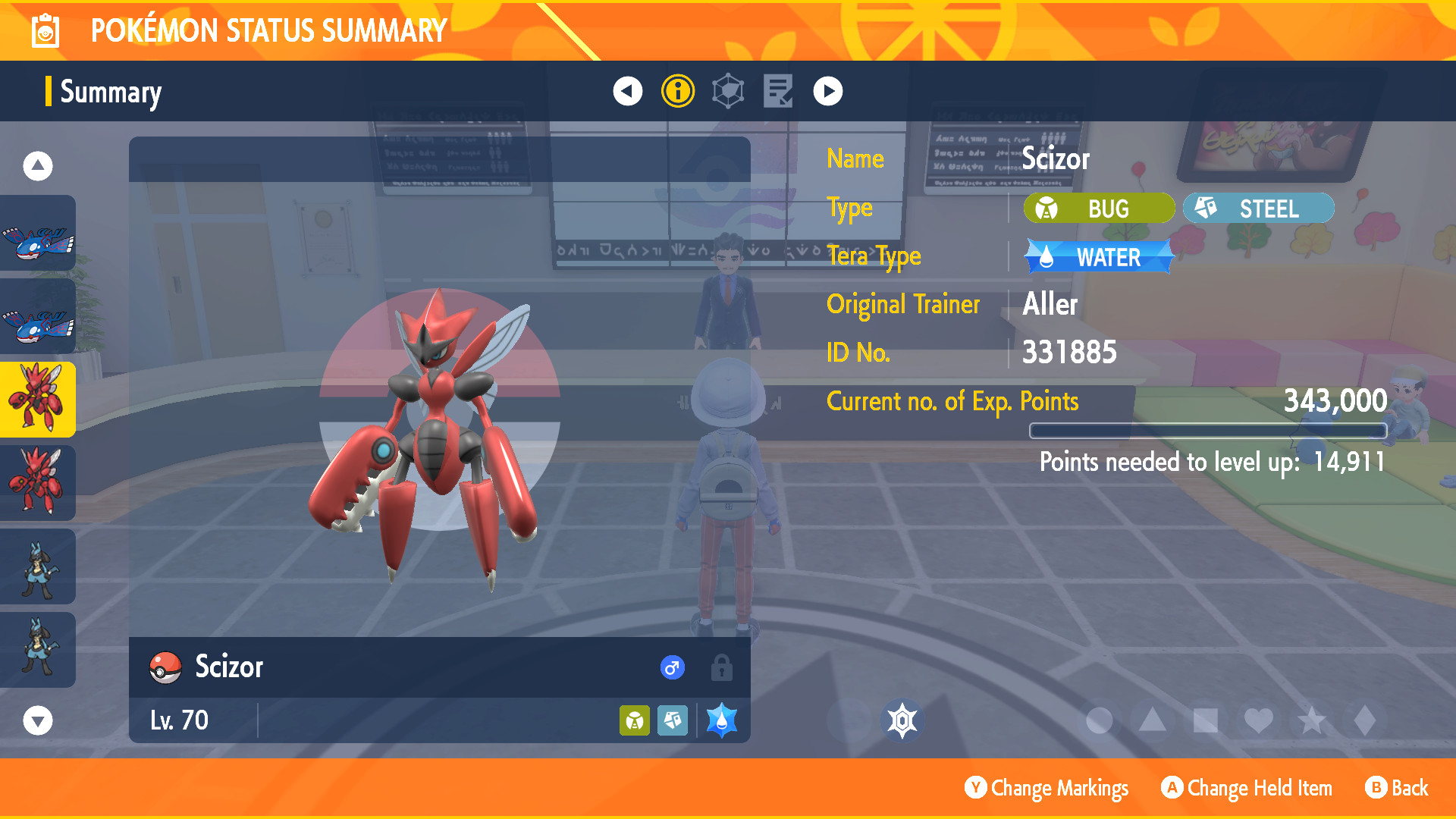Switch to the Summary tab
1456x819 pixels.
click(111, 92)
